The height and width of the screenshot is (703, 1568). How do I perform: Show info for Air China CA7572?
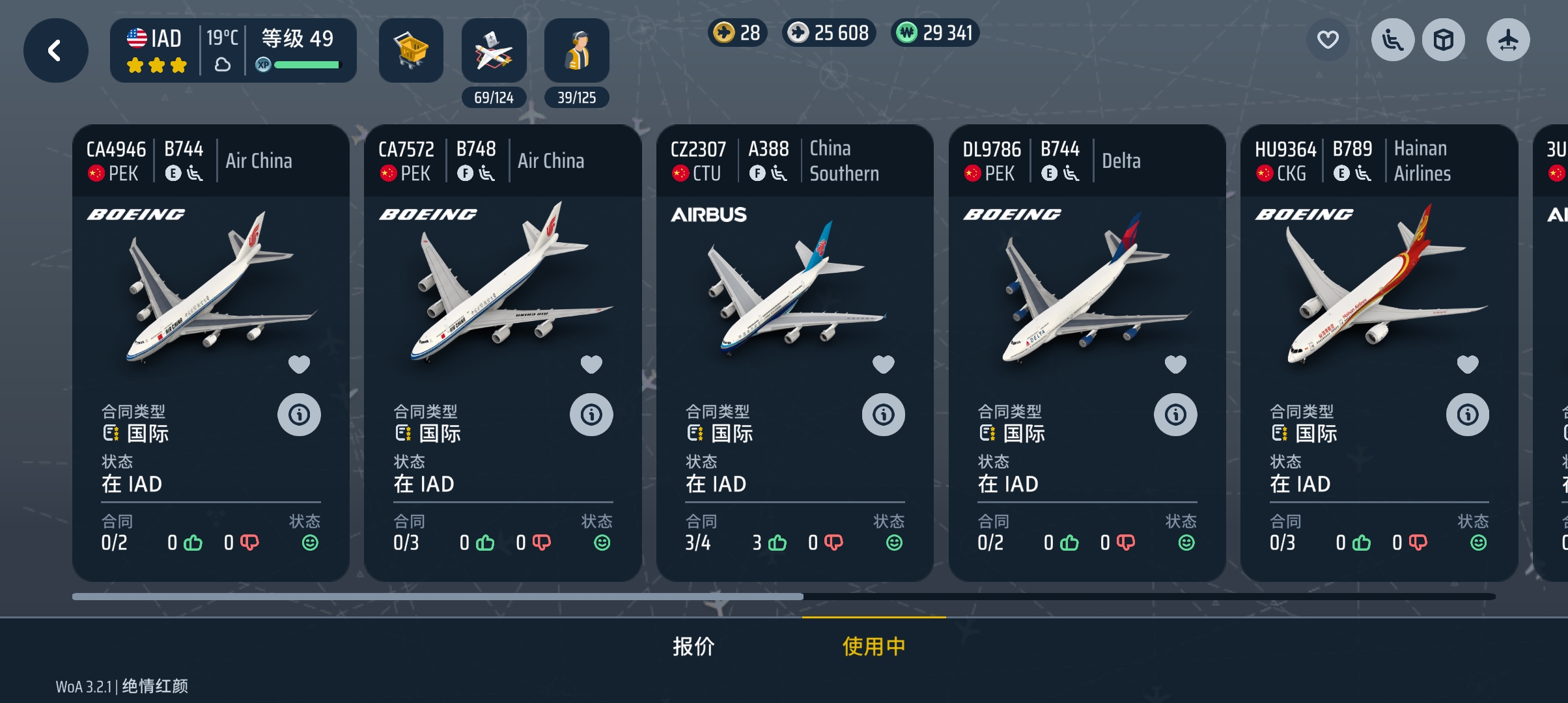(591, 415)
